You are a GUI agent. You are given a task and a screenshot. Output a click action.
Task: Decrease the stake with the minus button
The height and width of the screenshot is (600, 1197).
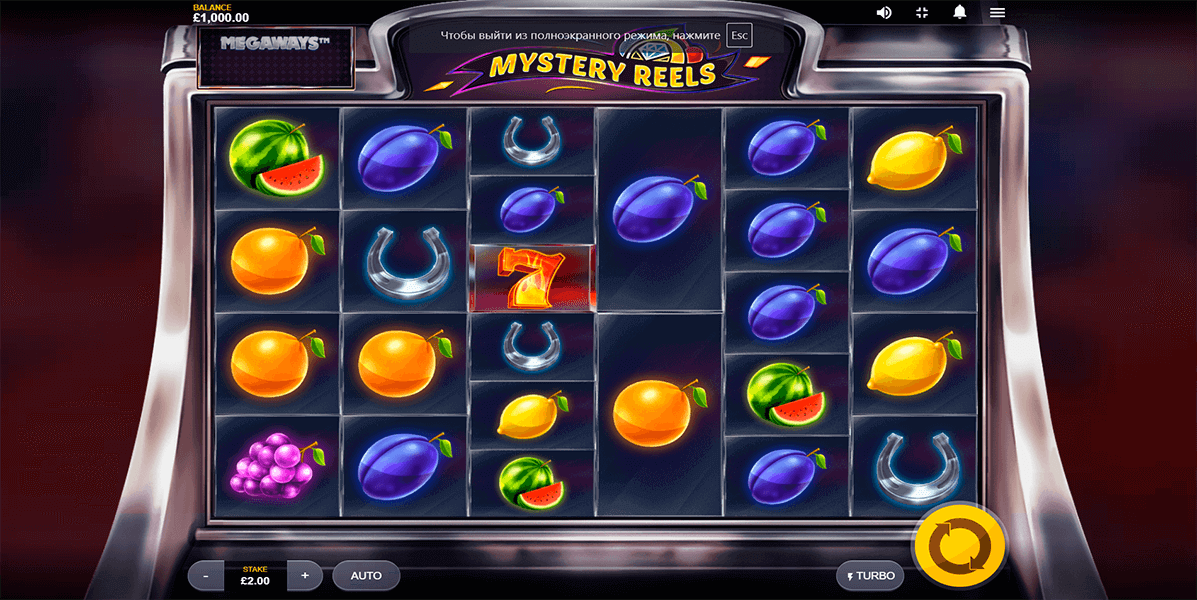coord(206,575)
